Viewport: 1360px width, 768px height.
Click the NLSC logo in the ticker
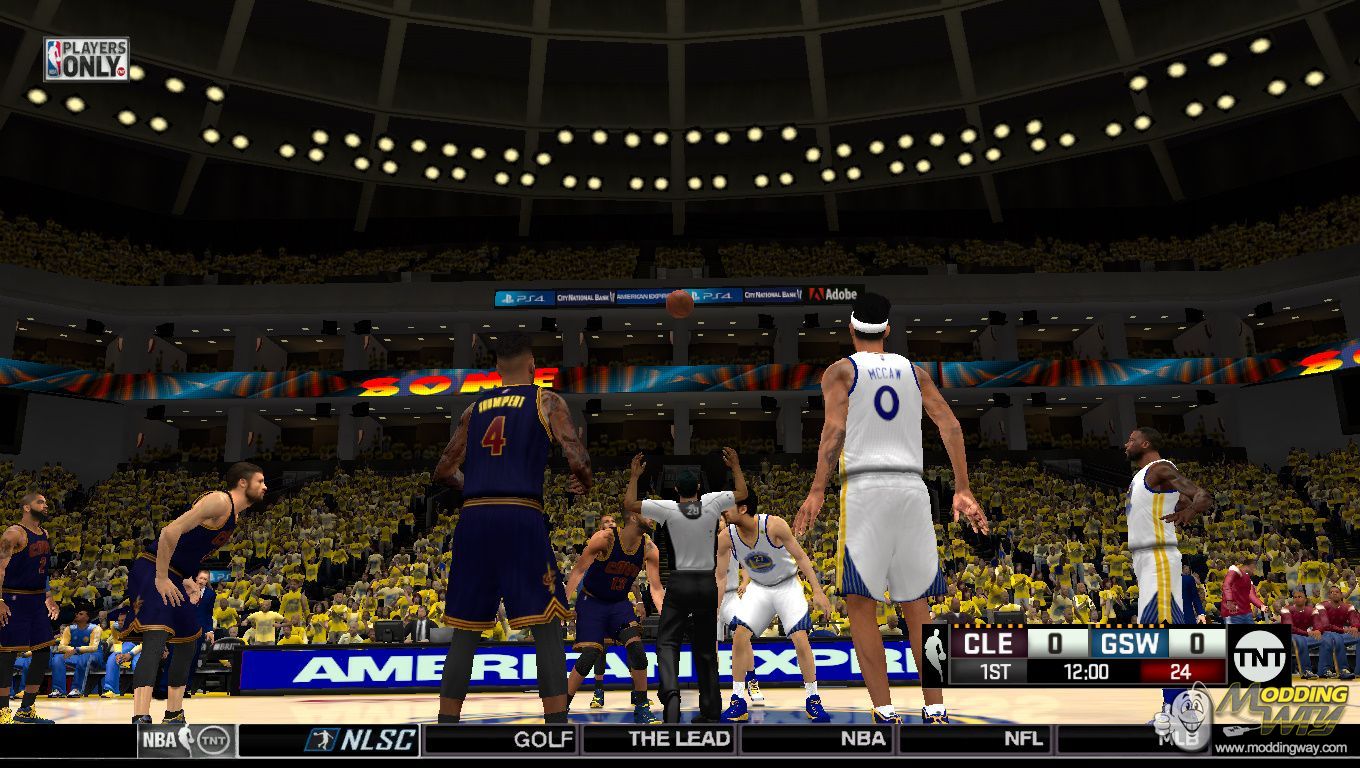click(361, 740)
